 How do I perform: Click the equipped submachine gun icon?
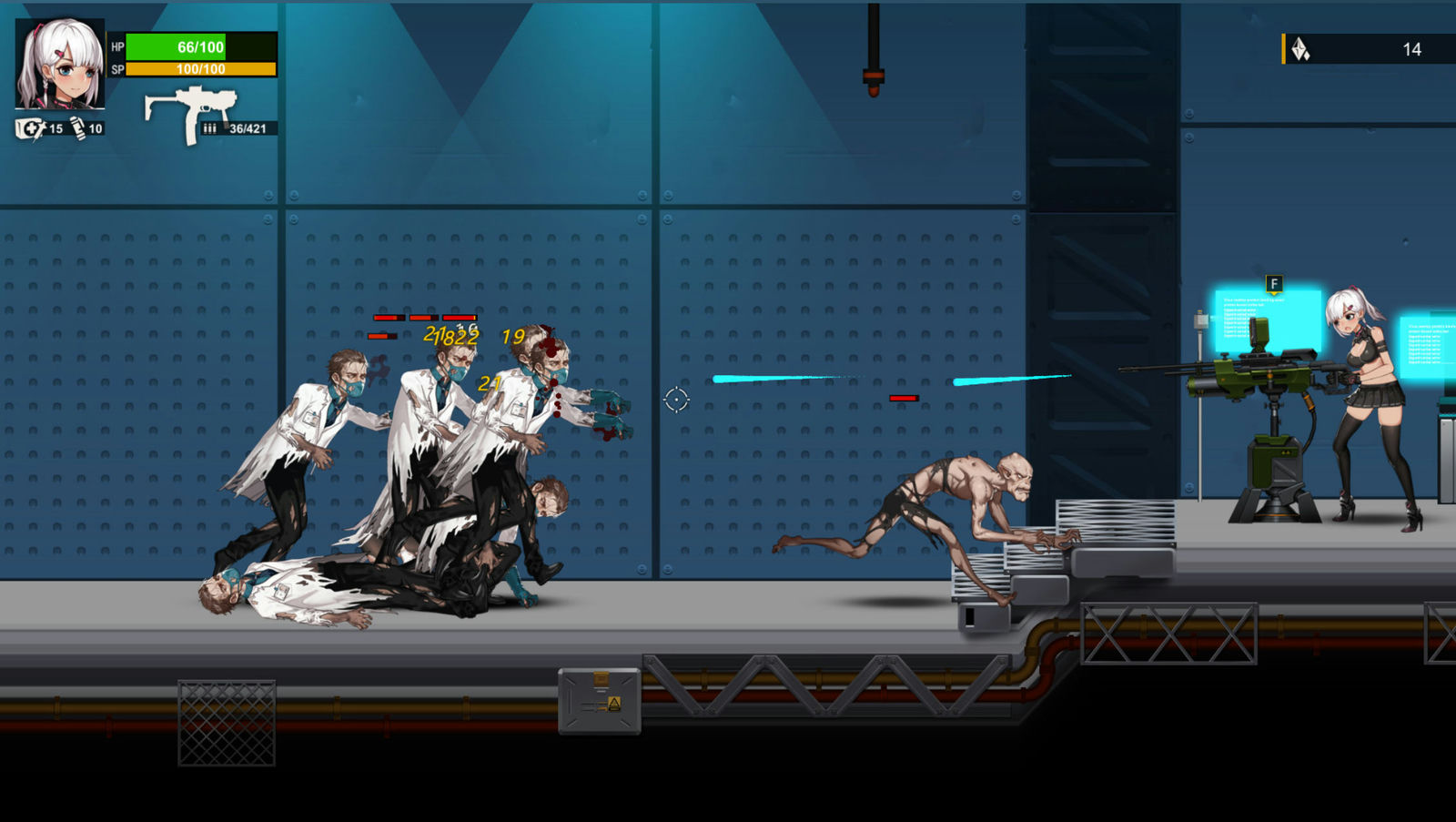click(190, 113)
